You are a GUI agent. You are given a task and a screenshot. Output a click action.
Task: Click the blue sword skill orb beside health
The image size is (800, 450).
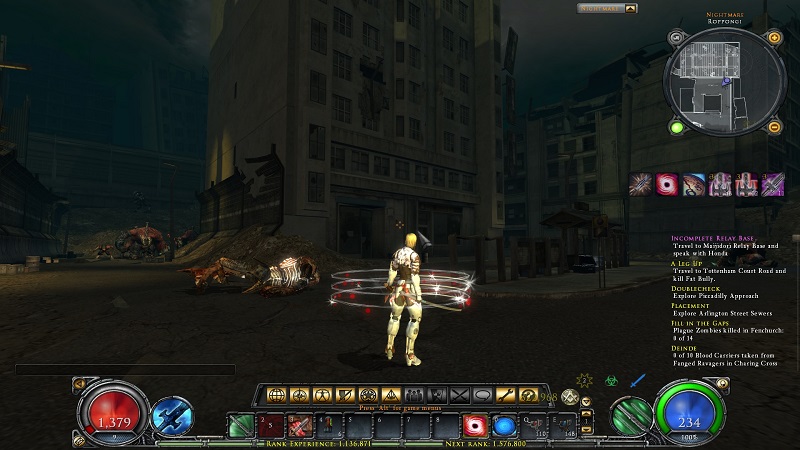tap(173, 414)
